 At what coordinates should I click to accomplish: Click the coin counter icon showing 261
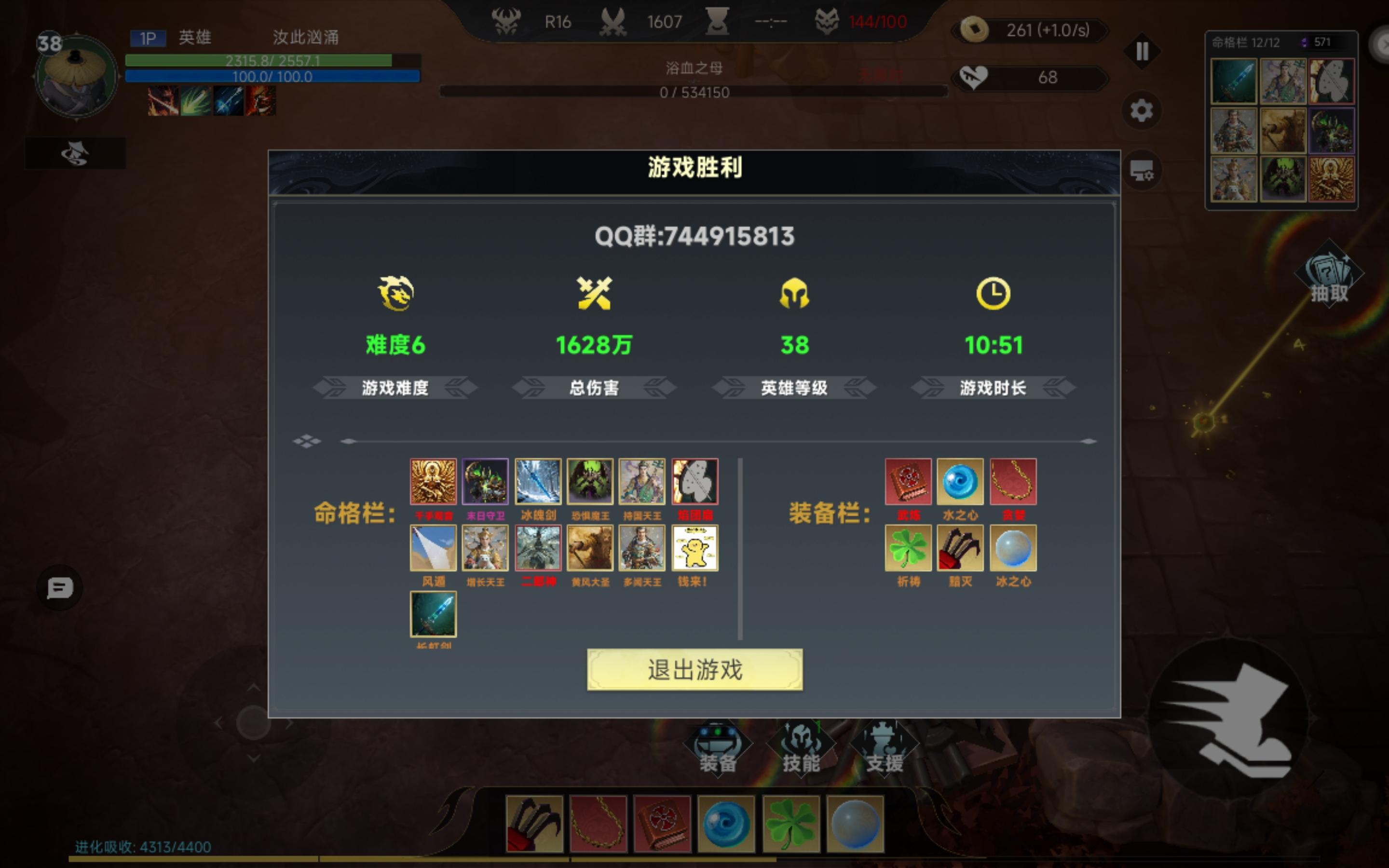tap(975, 30)
